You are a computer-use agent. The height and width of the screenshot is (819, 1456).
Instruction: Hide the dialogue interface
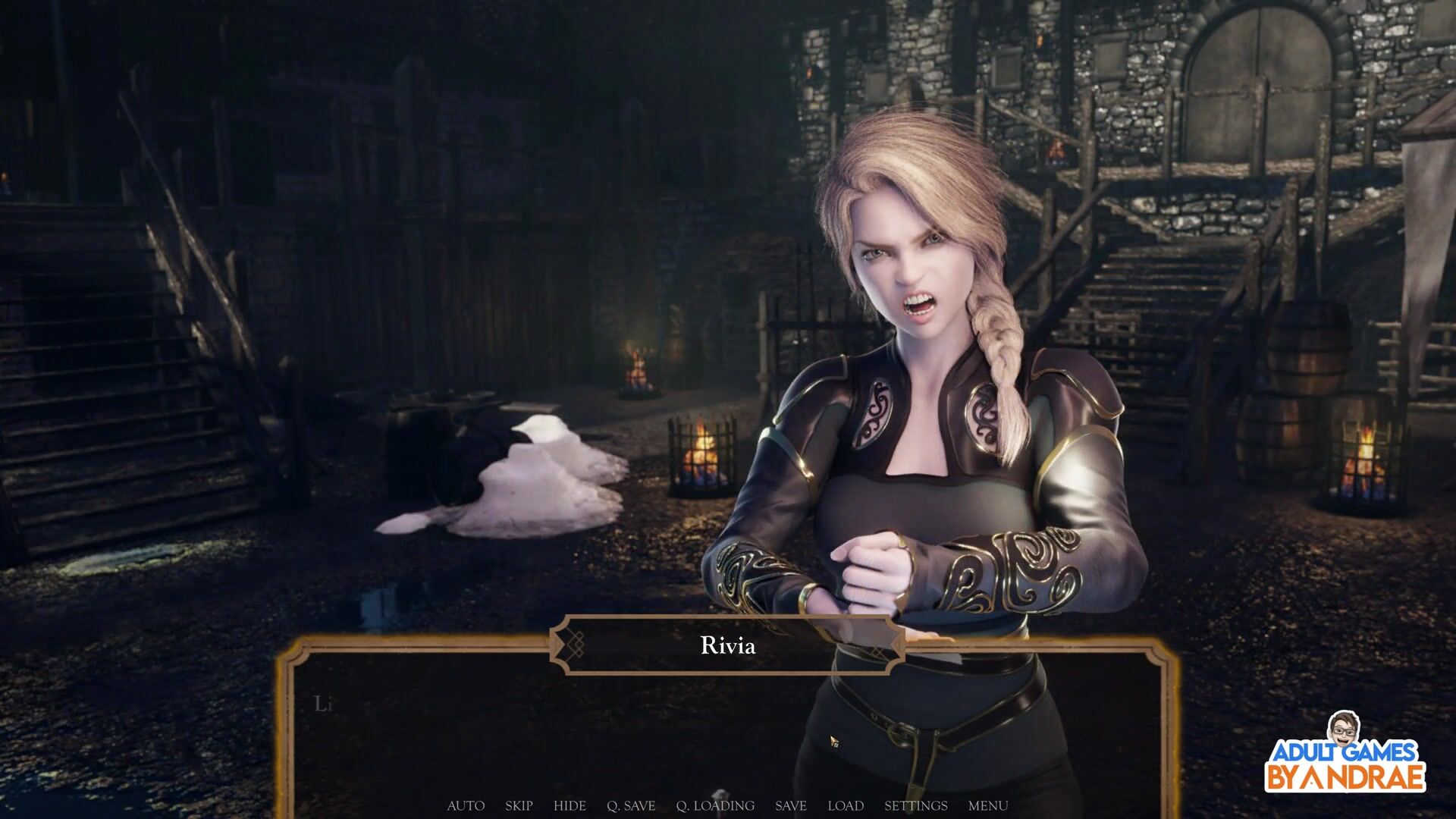[x=570, y=805]
